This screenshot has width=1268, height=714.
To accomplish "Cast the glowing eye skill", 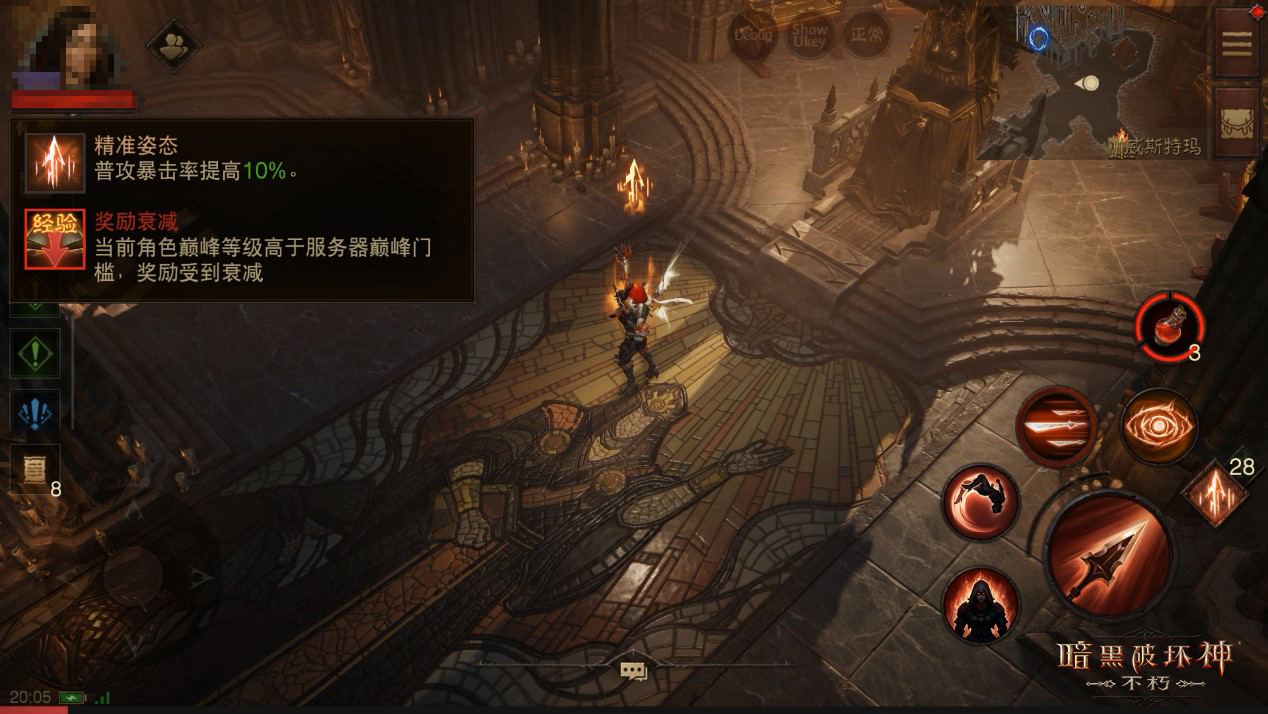I will (1159, 427).
